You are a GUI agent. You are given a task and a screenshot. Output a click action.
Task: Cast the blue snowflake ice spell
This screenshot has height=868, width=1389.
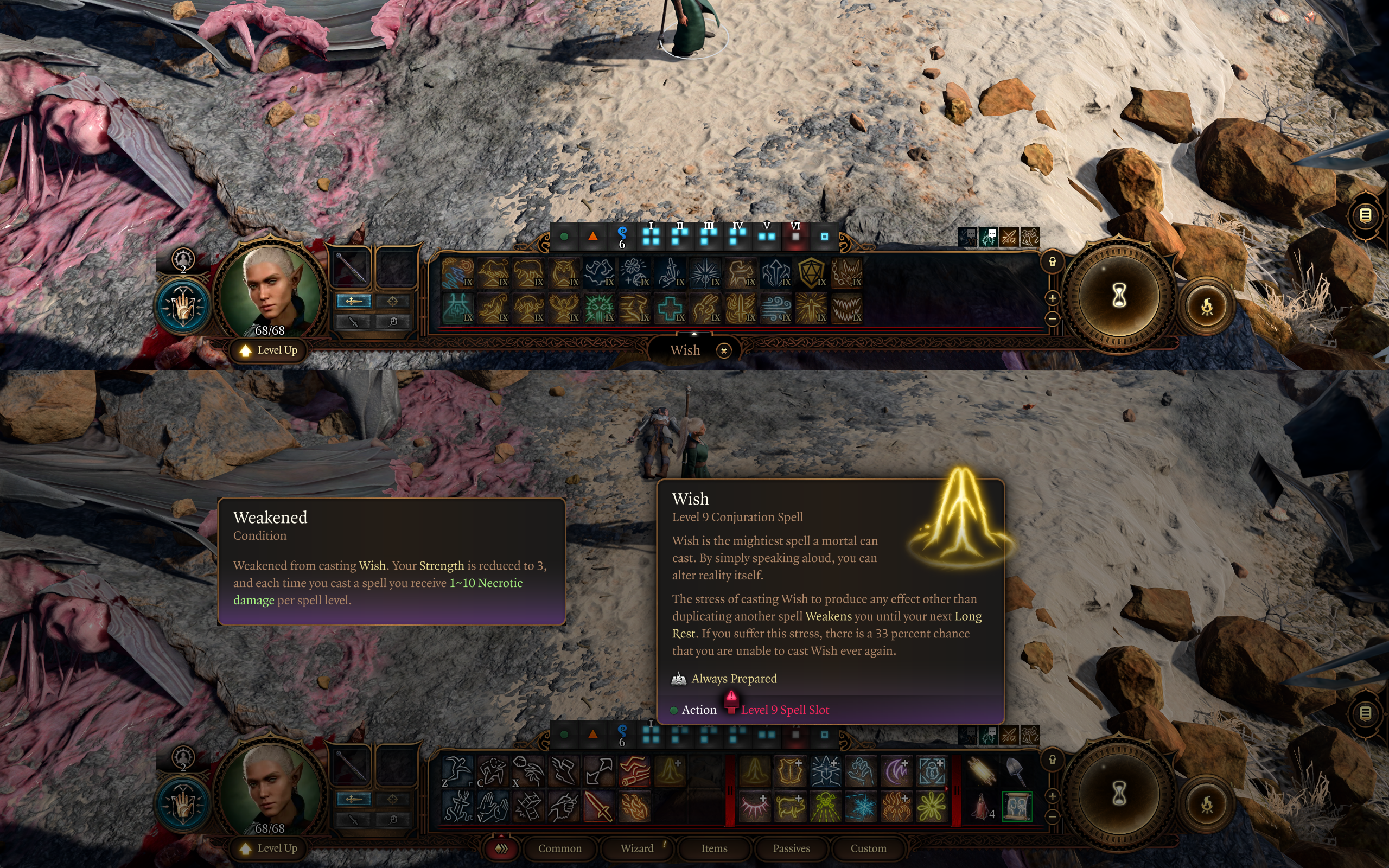[861, 807]
